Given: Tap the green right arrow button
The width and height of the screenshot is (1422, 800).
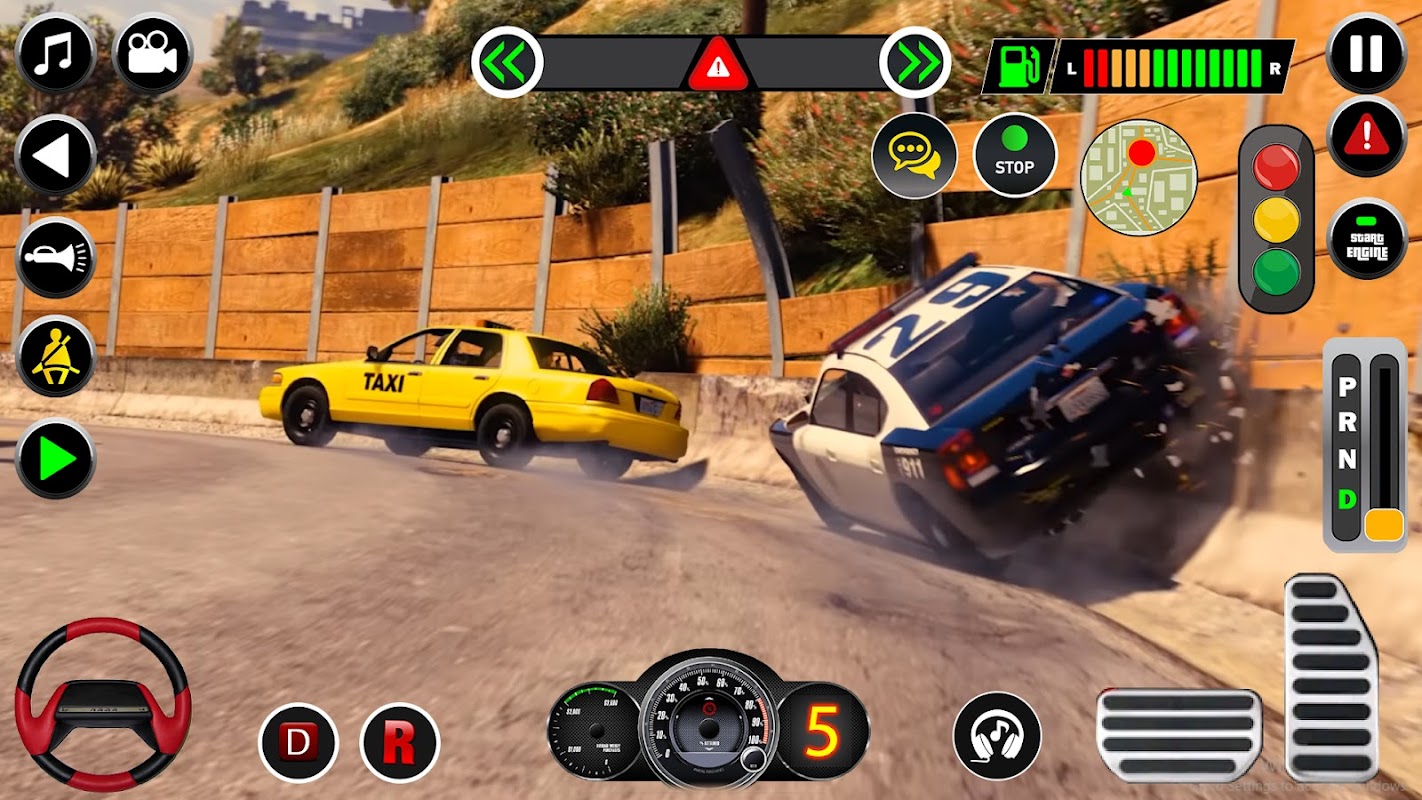Looking at the screenshot, I should coord(56,459).
